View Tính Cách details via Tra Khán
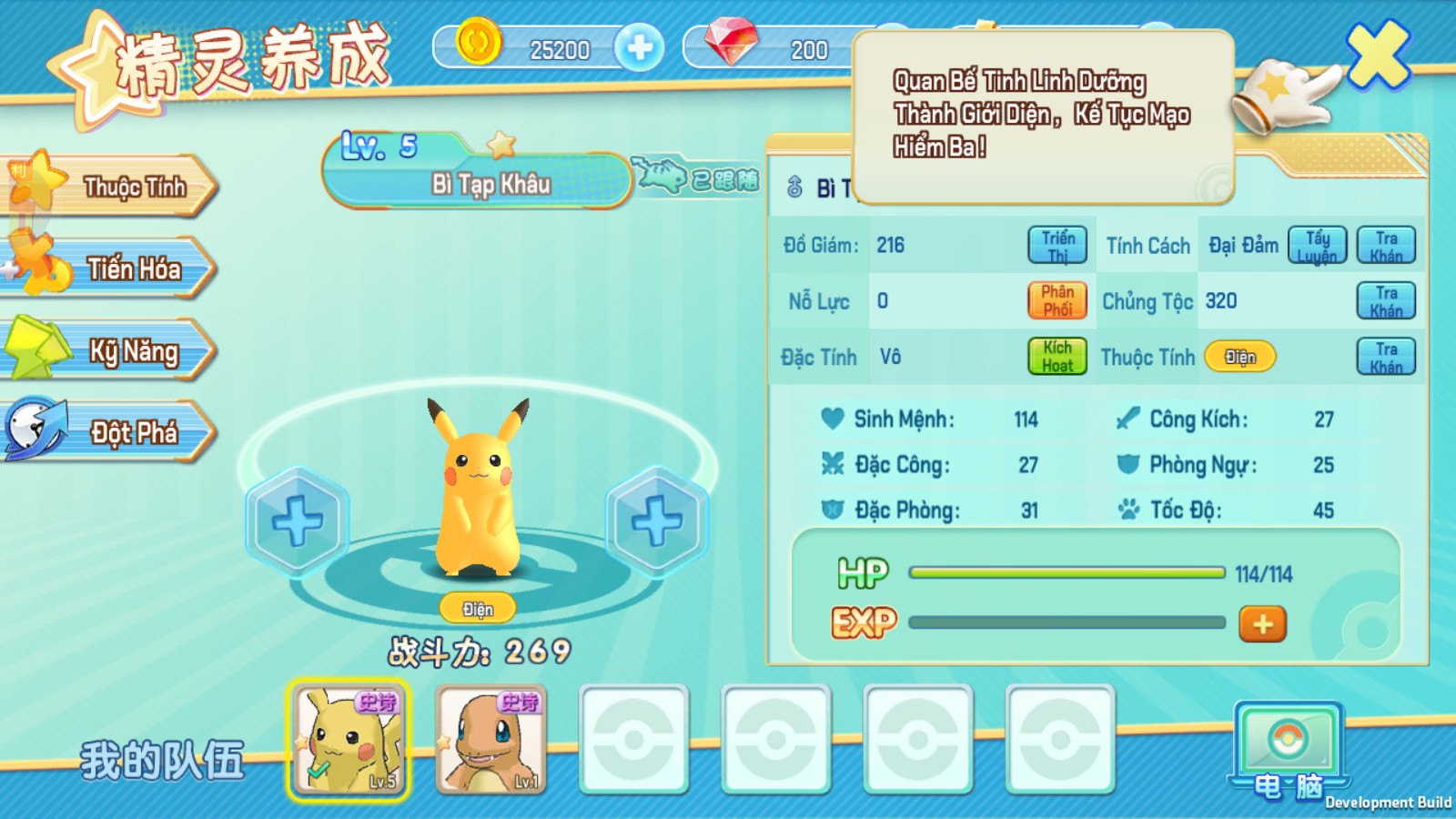The image size is (1456, 819). pos(1386,246)
